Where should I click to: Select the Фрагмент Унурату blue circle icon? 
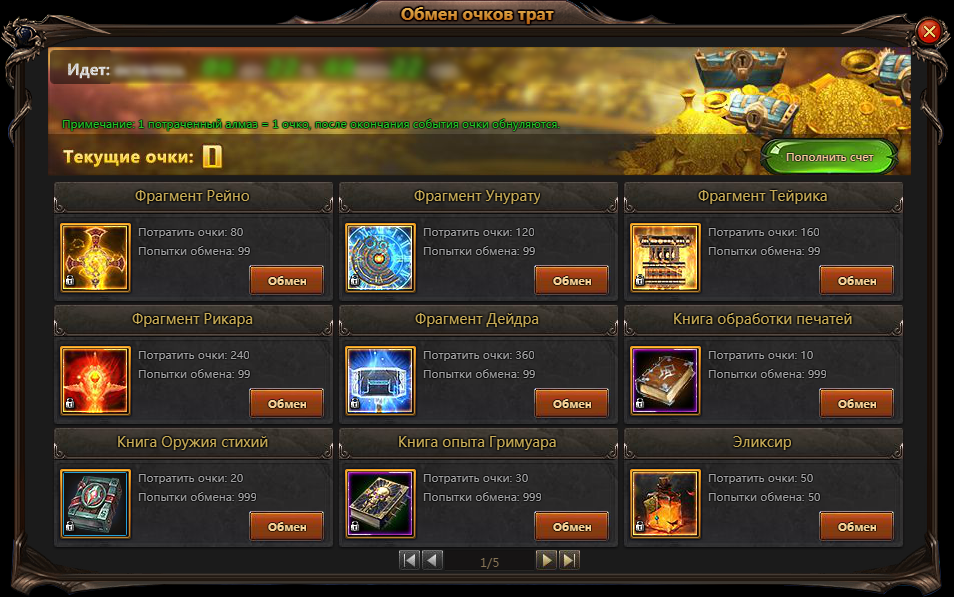[x=381, y=258]
